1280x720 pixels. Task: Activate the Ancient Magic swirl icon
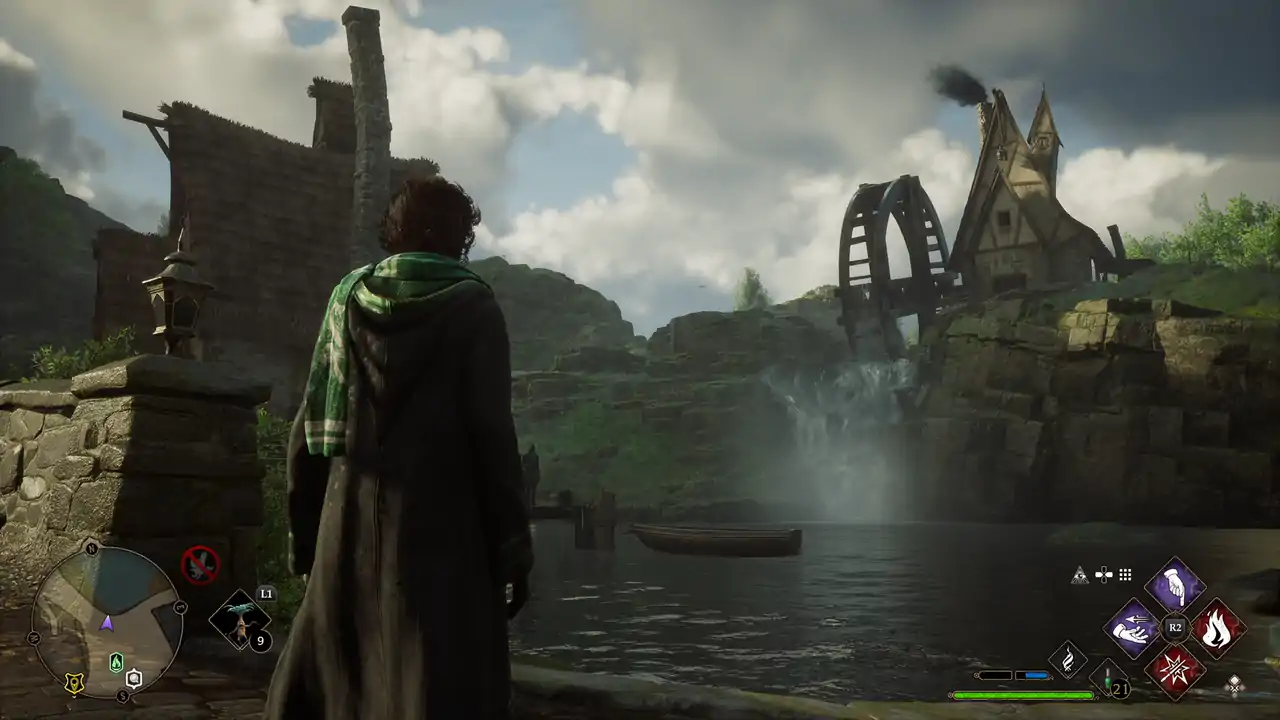point(1067,659)
